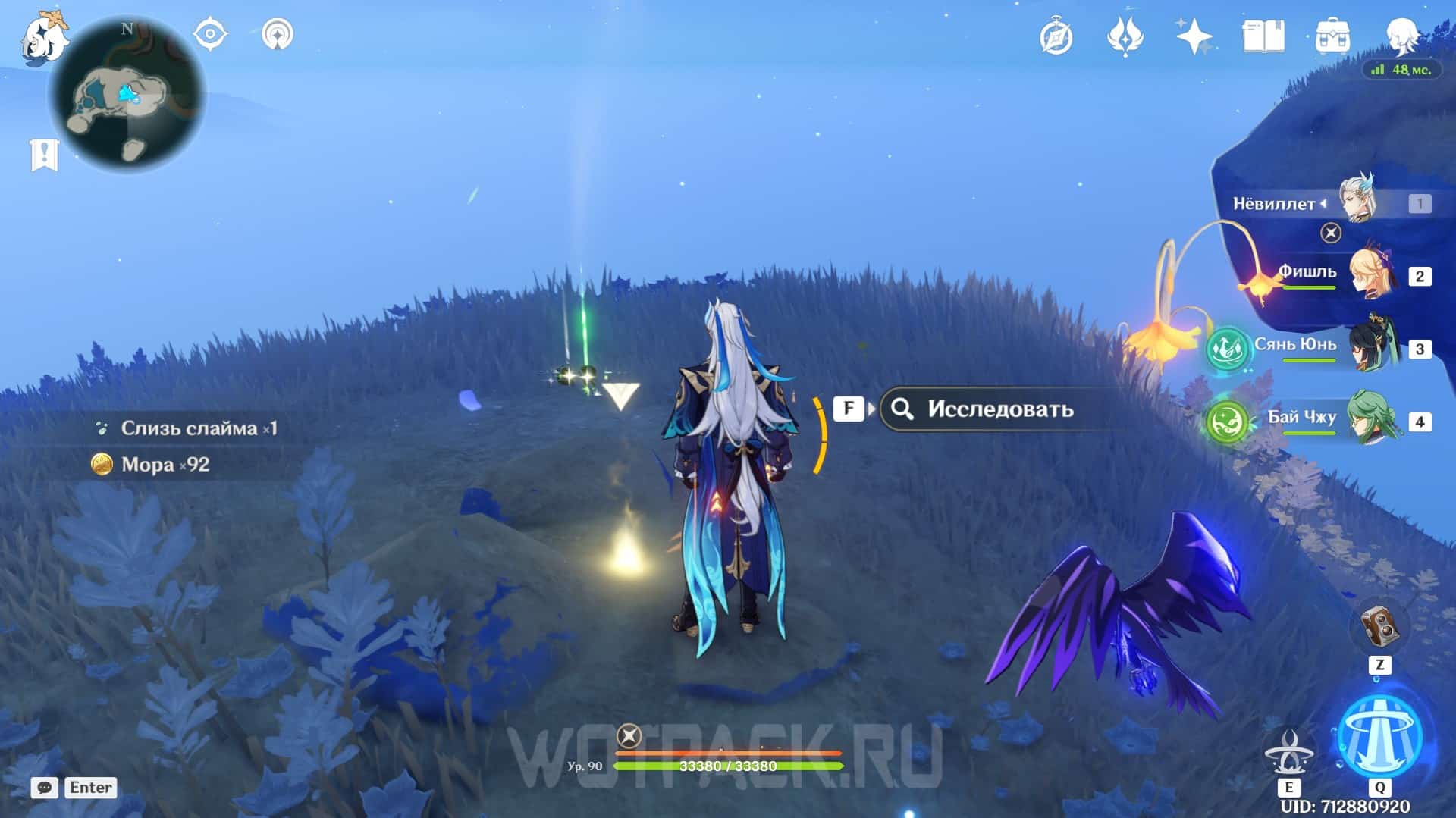
Task: Open the character screen head icon
Action: click(1401, 35)
